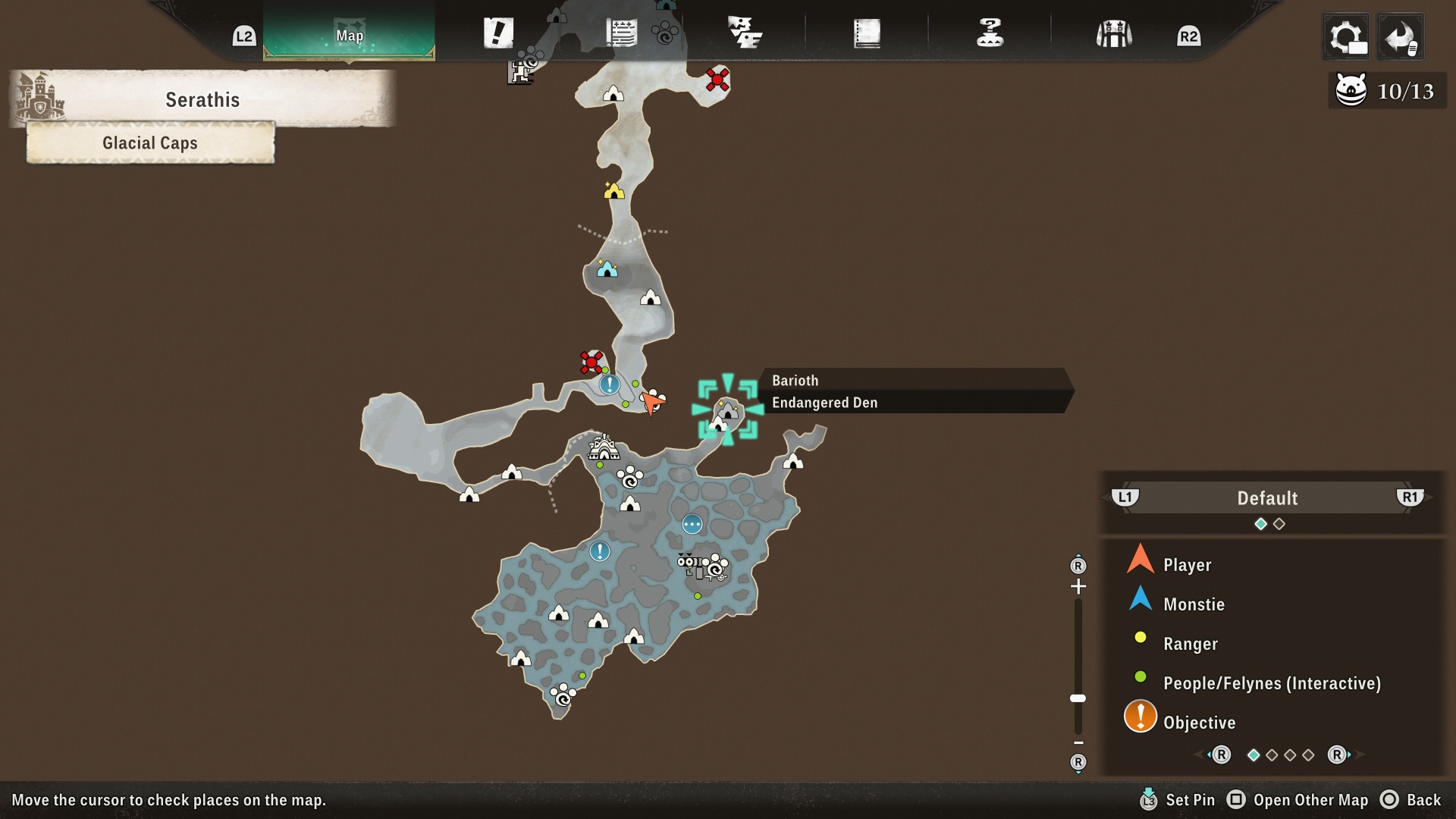The height and width of the screenshot is (819, 1456).
Task: Switch to the Map tab
Action: 348,34
